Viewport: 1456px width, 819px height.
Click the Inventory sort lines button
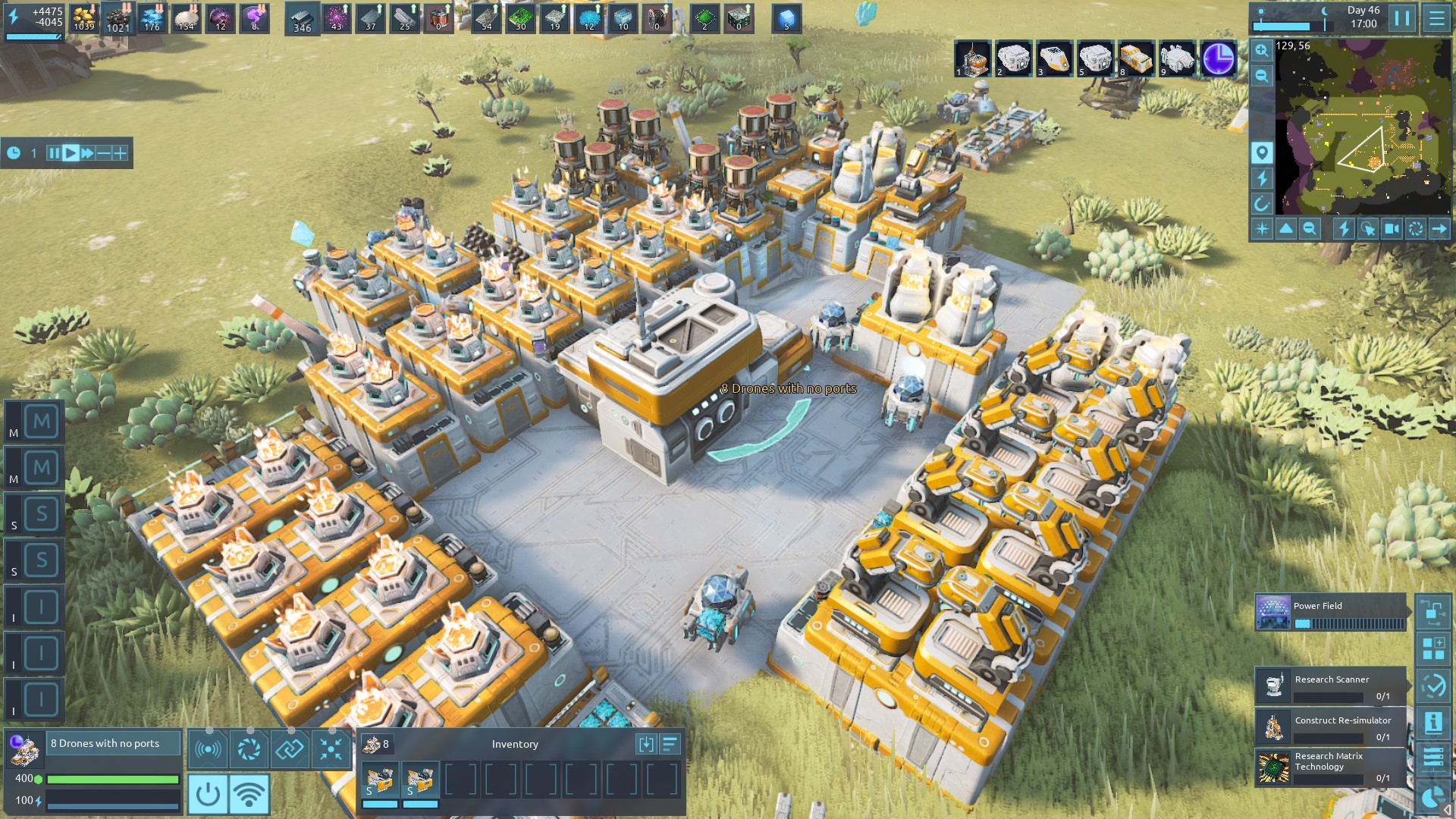coord(670,745)
